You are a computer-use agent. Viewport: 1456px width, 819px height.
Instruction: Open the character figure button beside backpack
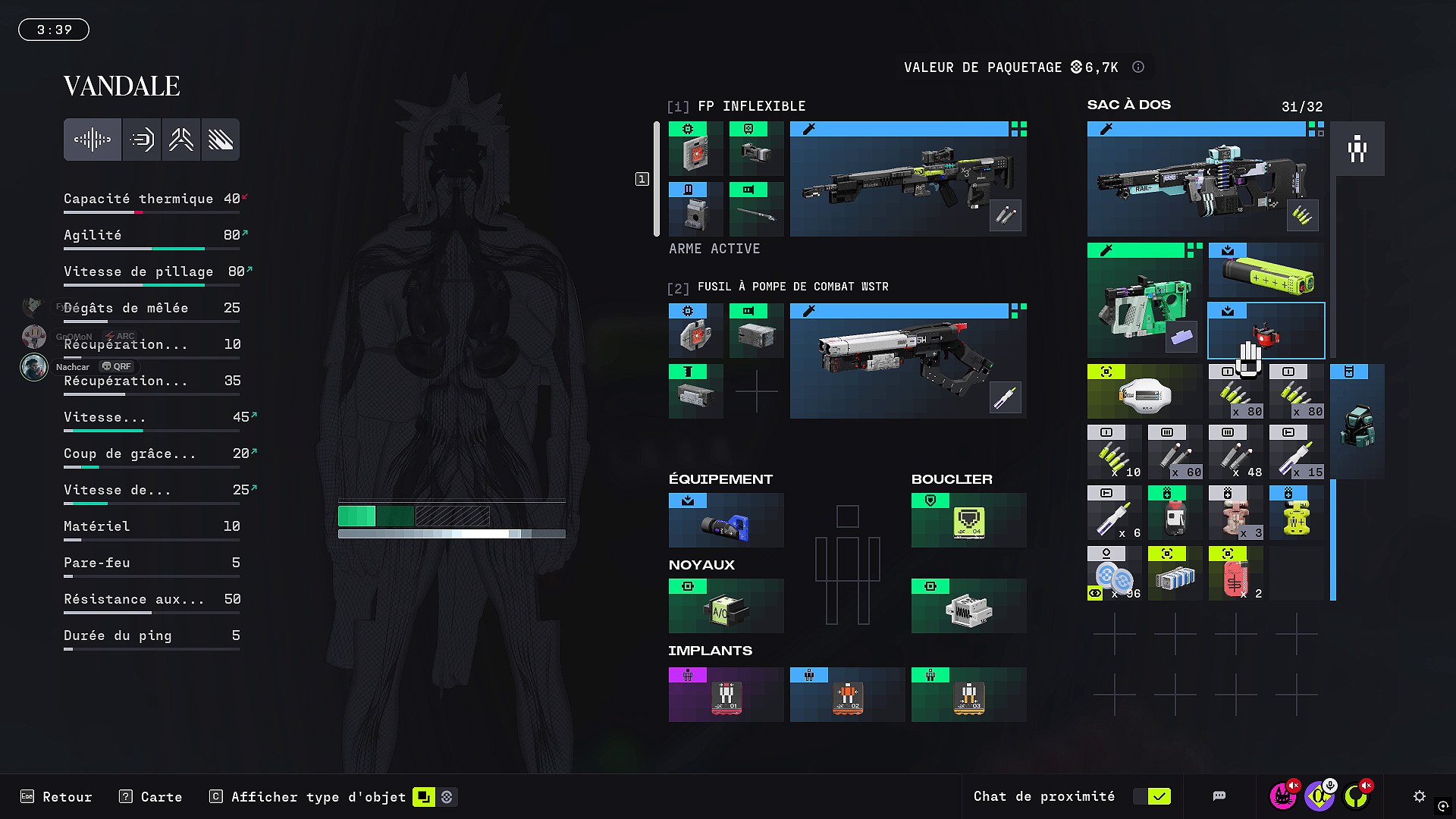point(1357,149)
